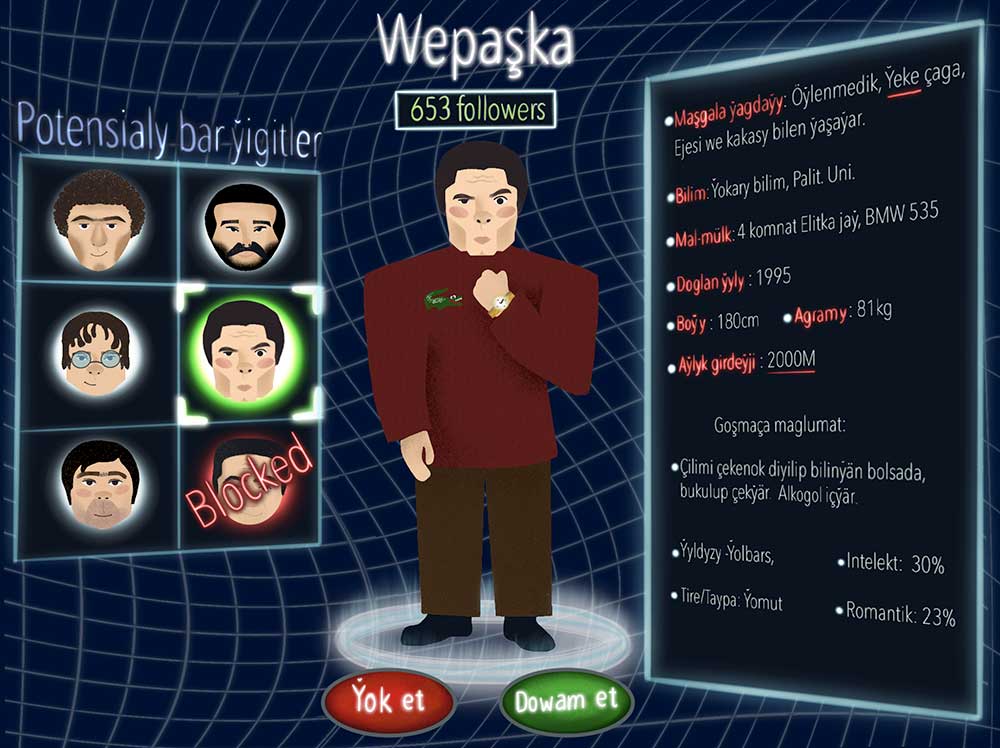Click the green Dowam et button
Viewport: 1000px width, 748px height.
pos(566,699)
